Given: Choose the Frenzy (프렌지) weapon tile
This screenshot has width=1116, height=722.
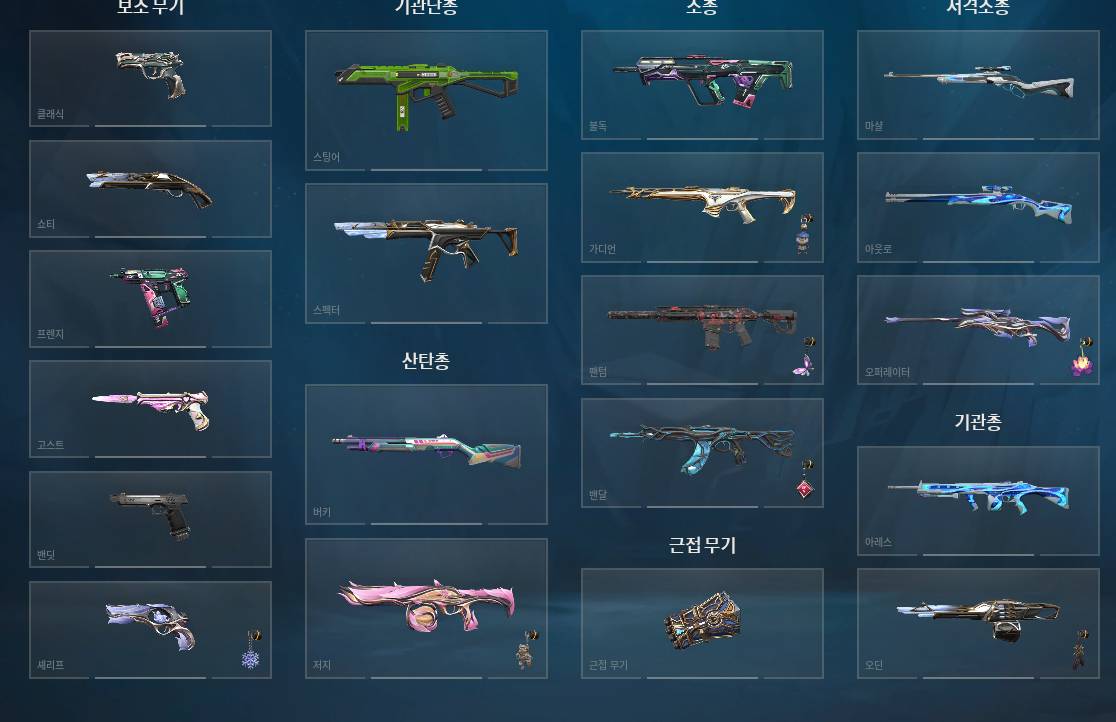Looking at the screenshot, I should [150, 298].
